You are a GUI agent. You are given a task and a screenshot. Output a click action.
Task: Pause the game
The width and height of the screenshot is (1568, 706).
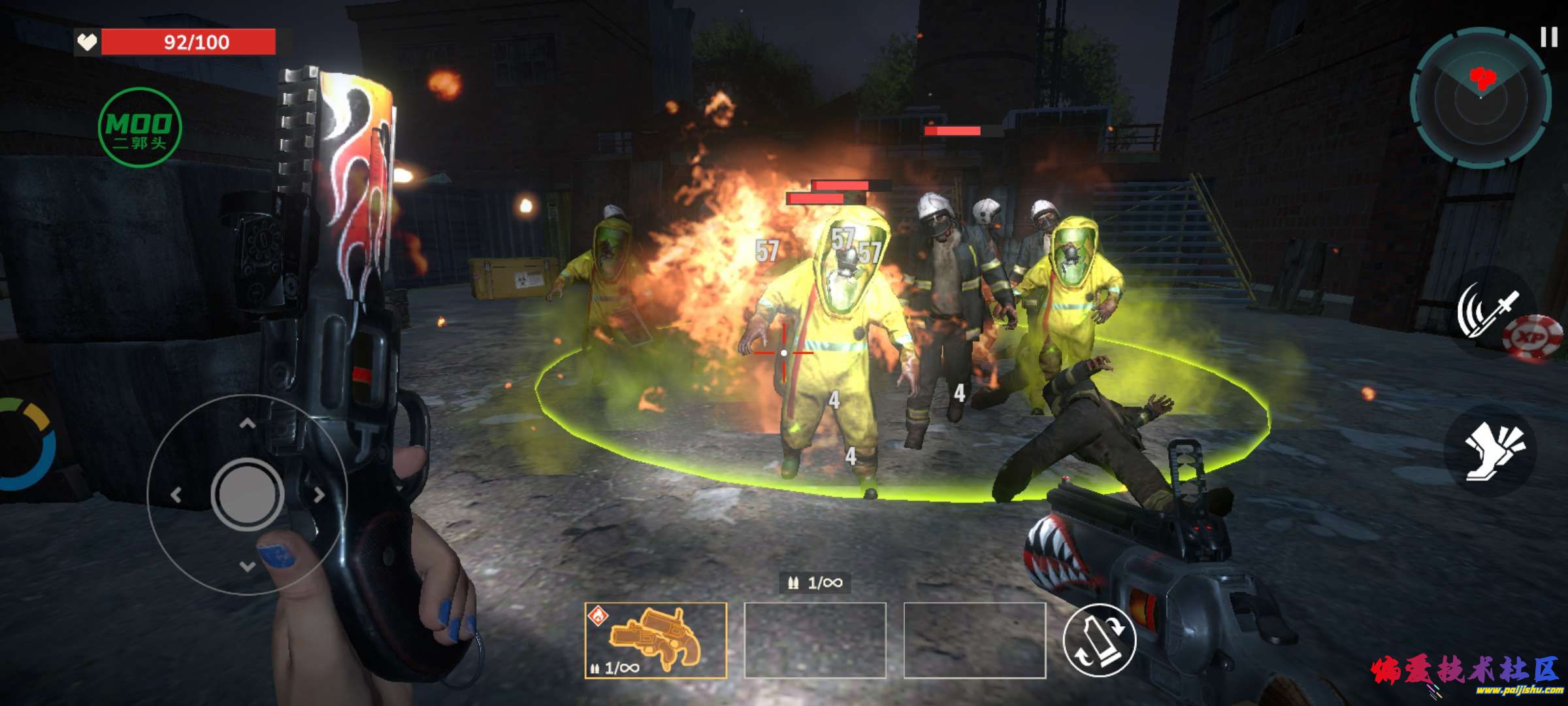click(x=1548, y=37)
